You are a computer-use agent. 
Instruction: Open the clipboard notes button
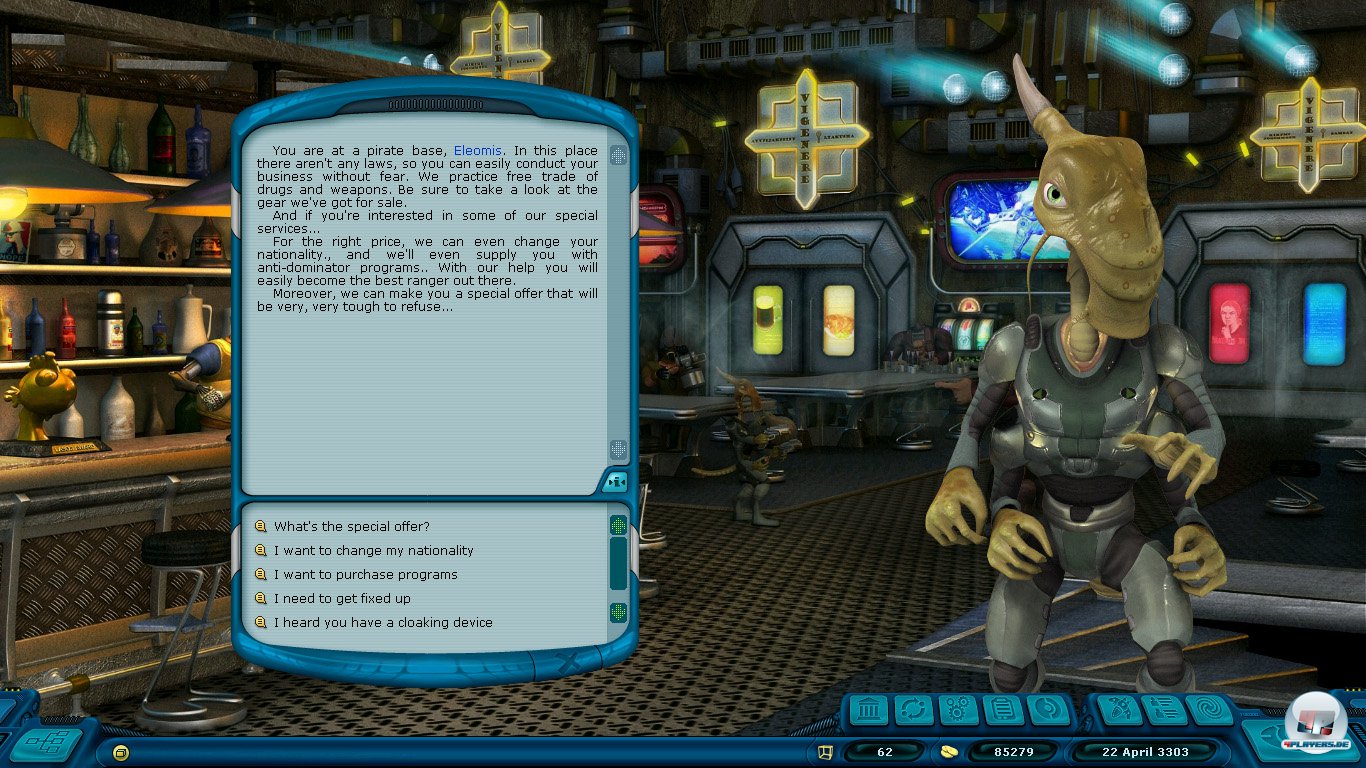[1002, 711]
